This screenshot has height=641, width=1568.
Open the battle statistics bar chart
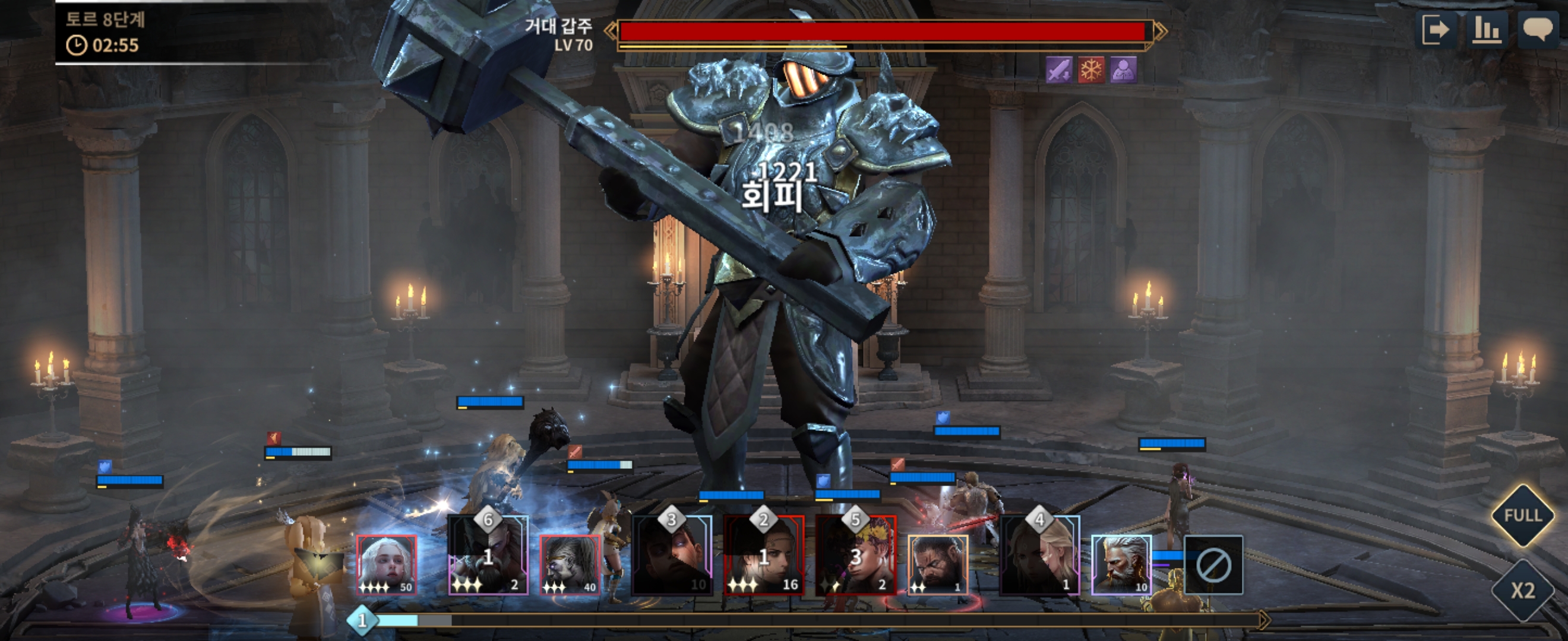(1487, 30)
